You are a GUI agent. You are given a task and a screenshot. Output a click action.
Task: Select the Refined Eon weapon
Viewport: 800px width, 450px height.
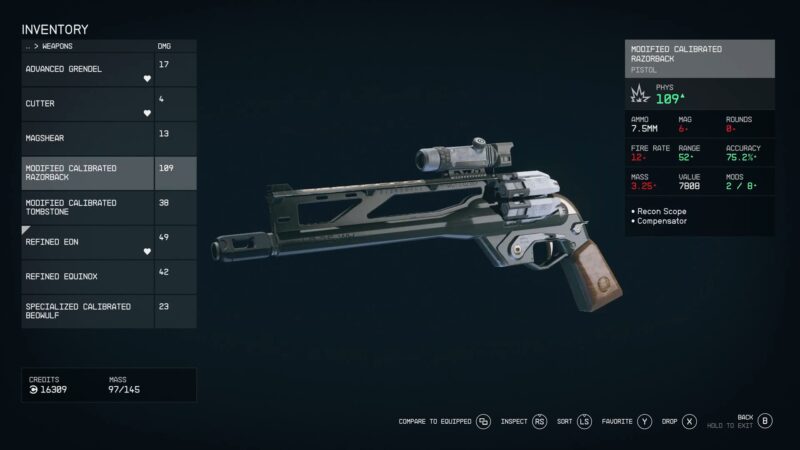click(x=88, y=241)
